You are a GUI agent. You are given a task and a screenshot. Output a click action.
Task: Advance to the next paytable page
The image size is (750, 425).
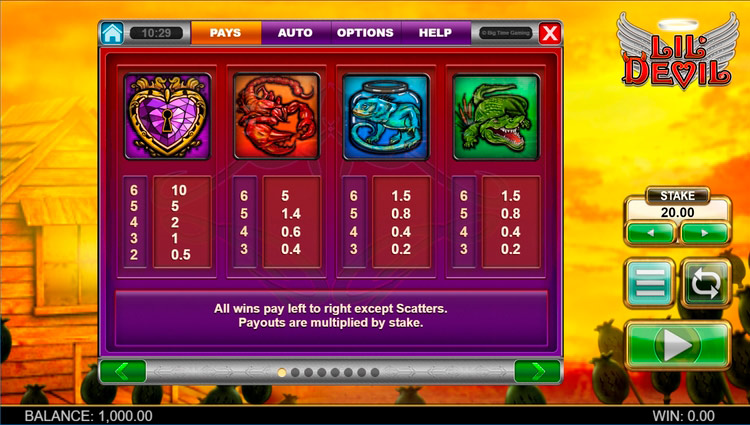537,371
